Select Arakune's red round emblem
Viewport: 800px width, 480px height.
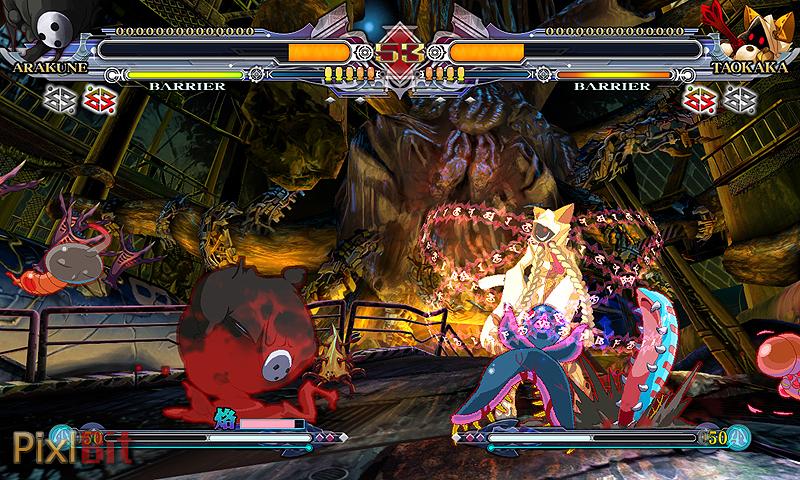coord(98,98)
